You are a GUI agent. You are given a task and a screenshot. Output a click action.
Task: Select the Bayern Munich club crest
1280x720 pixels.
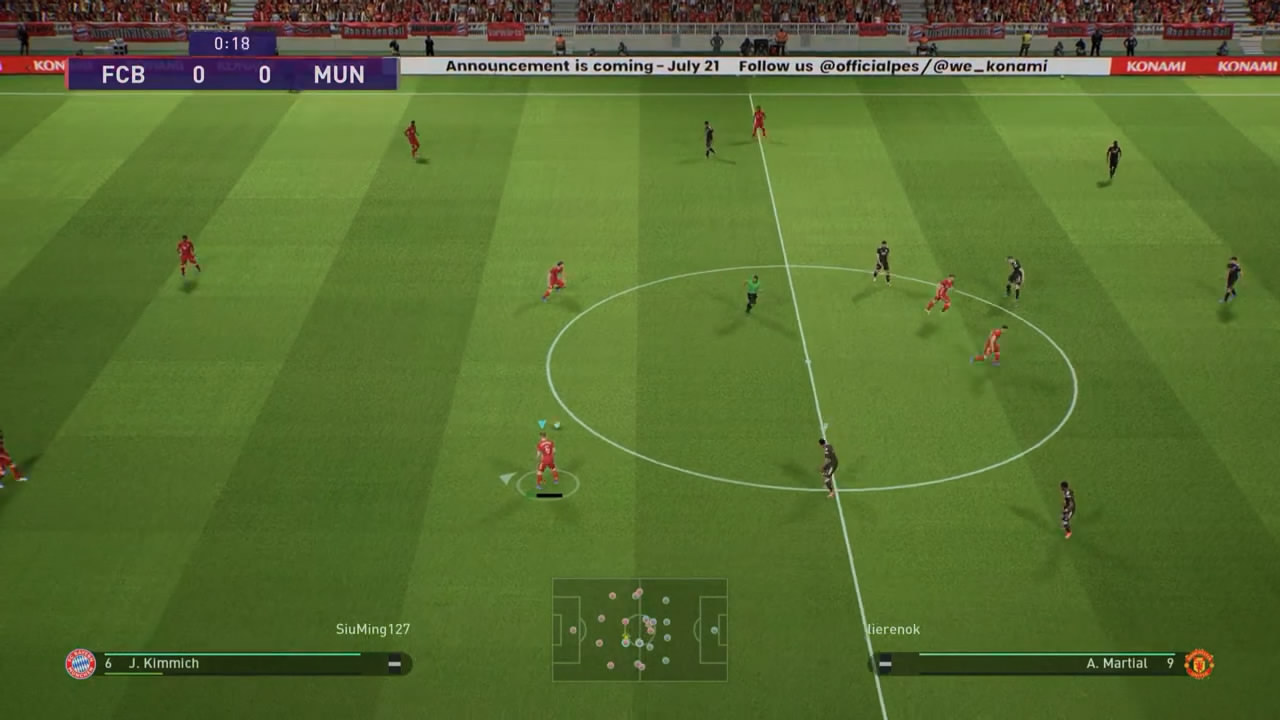click(81, 664)
